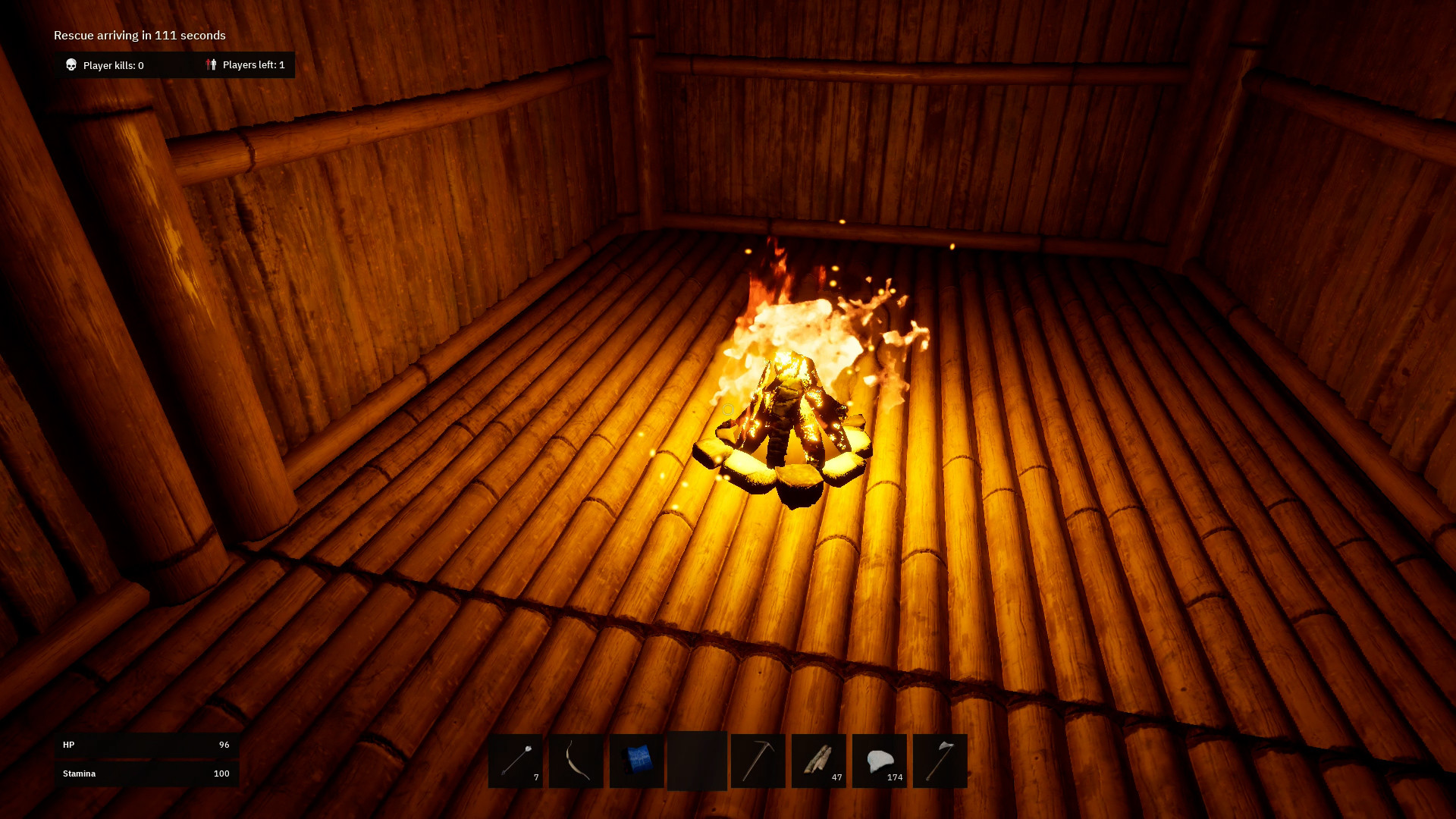Select the blue tarp item in the hotbar
The width and height of the screenshot is (1456, 819).
point(637,761)
